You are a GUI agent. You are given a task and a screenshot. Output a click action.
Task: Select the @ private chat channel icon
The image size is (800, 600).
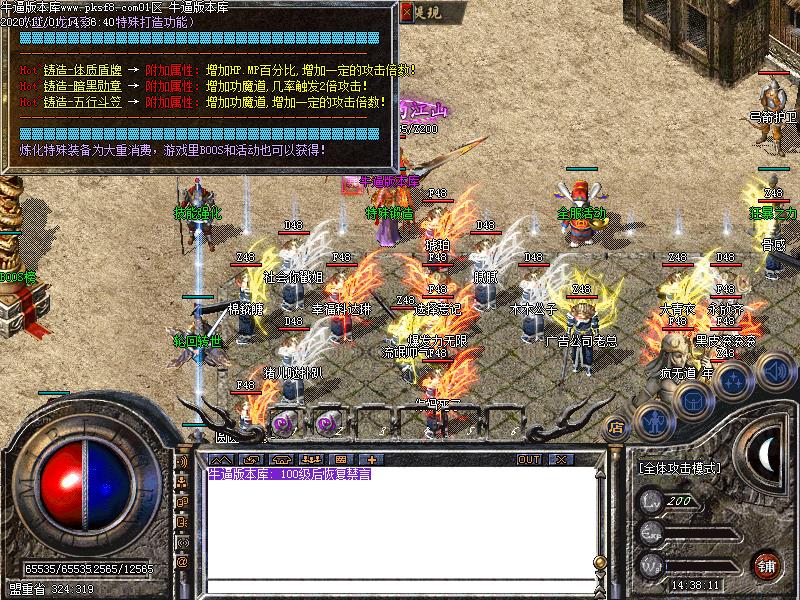183,562
